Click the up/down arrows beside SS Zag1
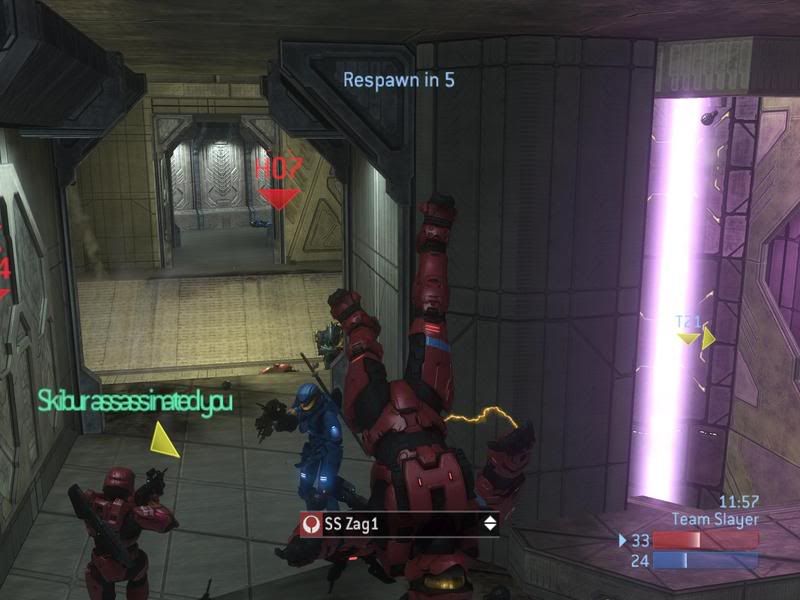 tap(490, 523)
